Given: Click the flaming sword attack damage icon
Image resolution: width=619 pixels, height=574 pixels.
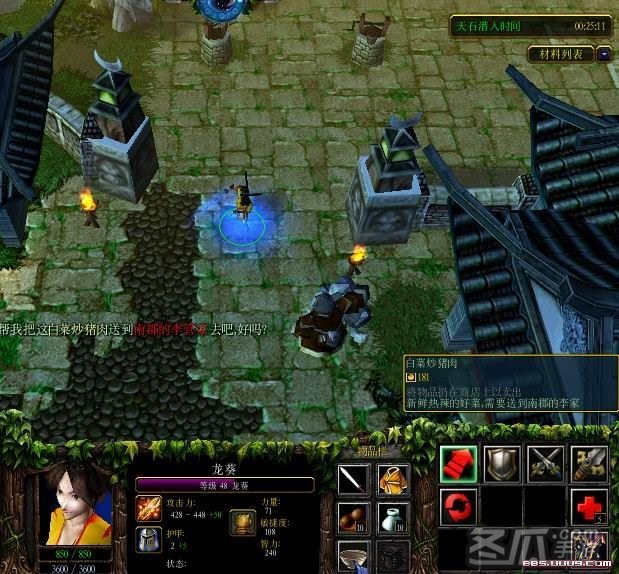Looking at the screenshot, I should (x=148, y=508).
